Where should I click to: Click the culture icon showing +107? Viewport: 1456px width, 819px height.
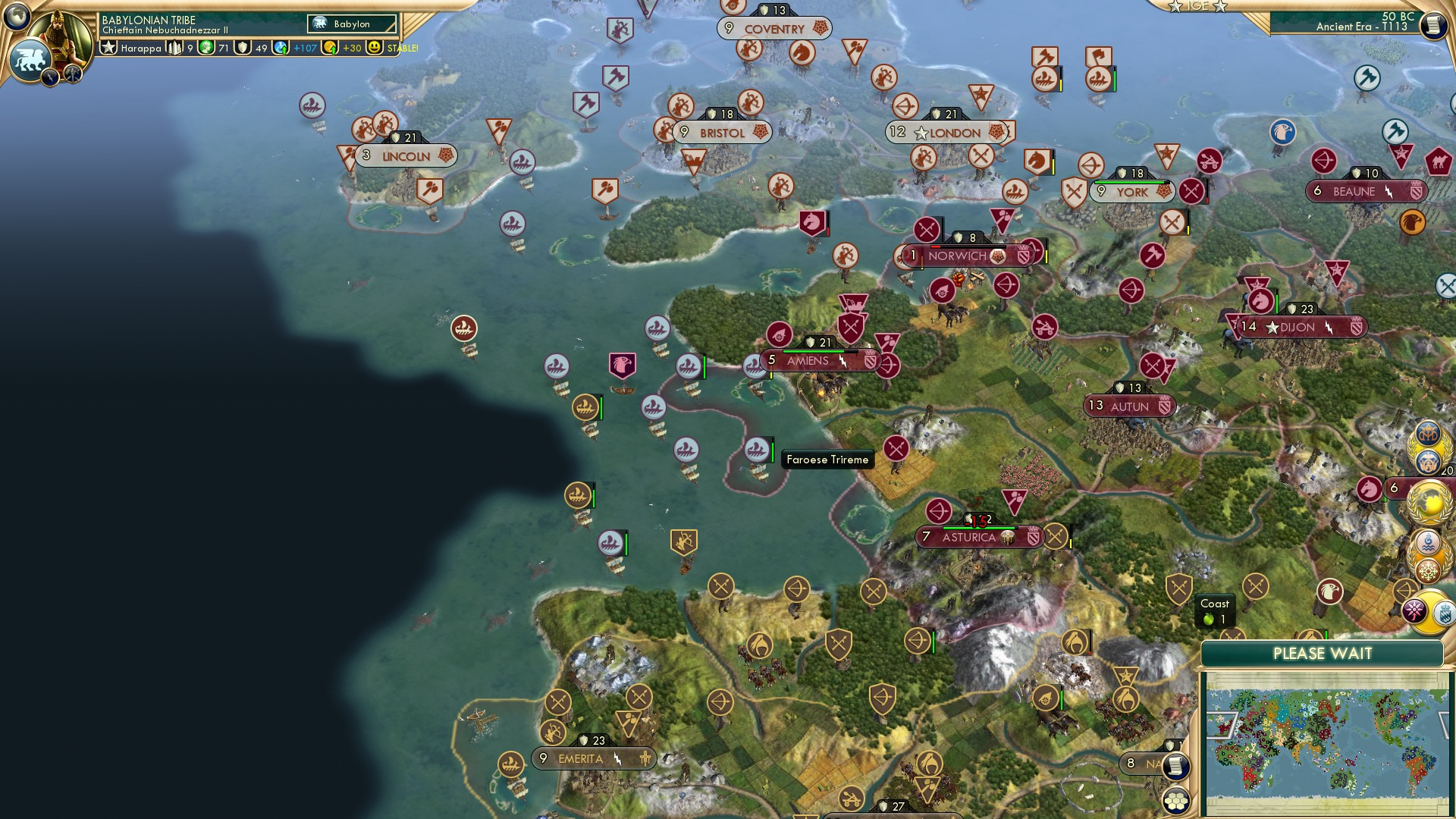tap(281, 48)
